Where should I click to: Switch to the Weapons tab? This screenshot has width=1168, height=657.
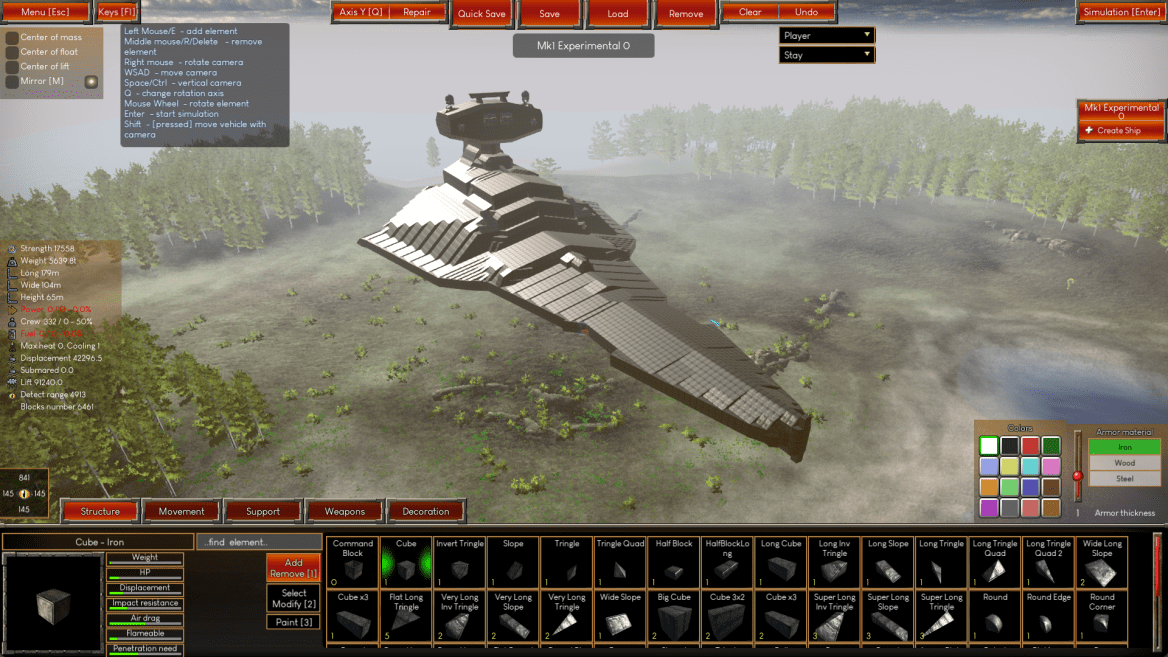[344, 511]
